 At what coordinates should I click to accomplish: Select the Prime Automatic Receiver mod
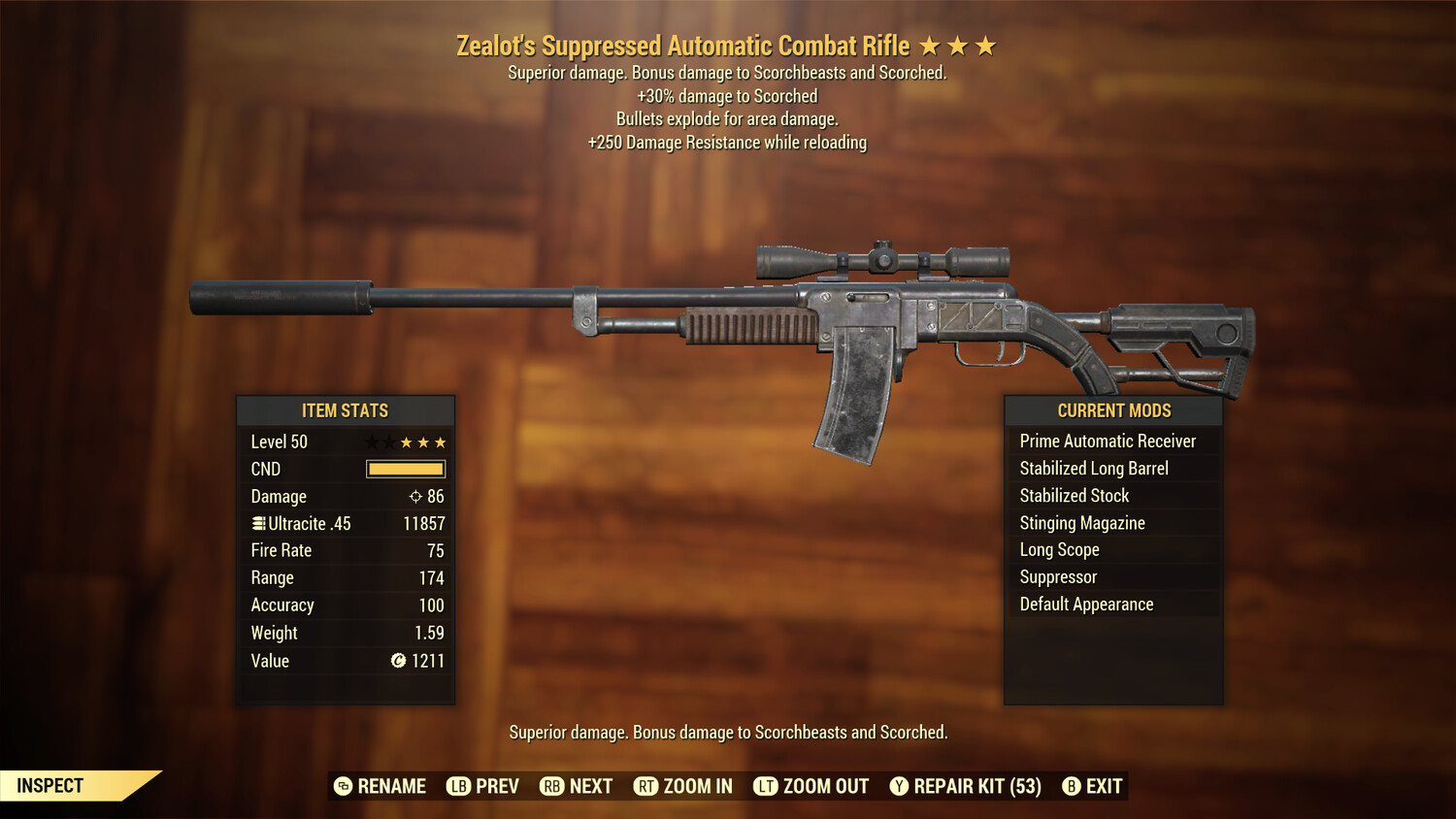click(1108, 441)
